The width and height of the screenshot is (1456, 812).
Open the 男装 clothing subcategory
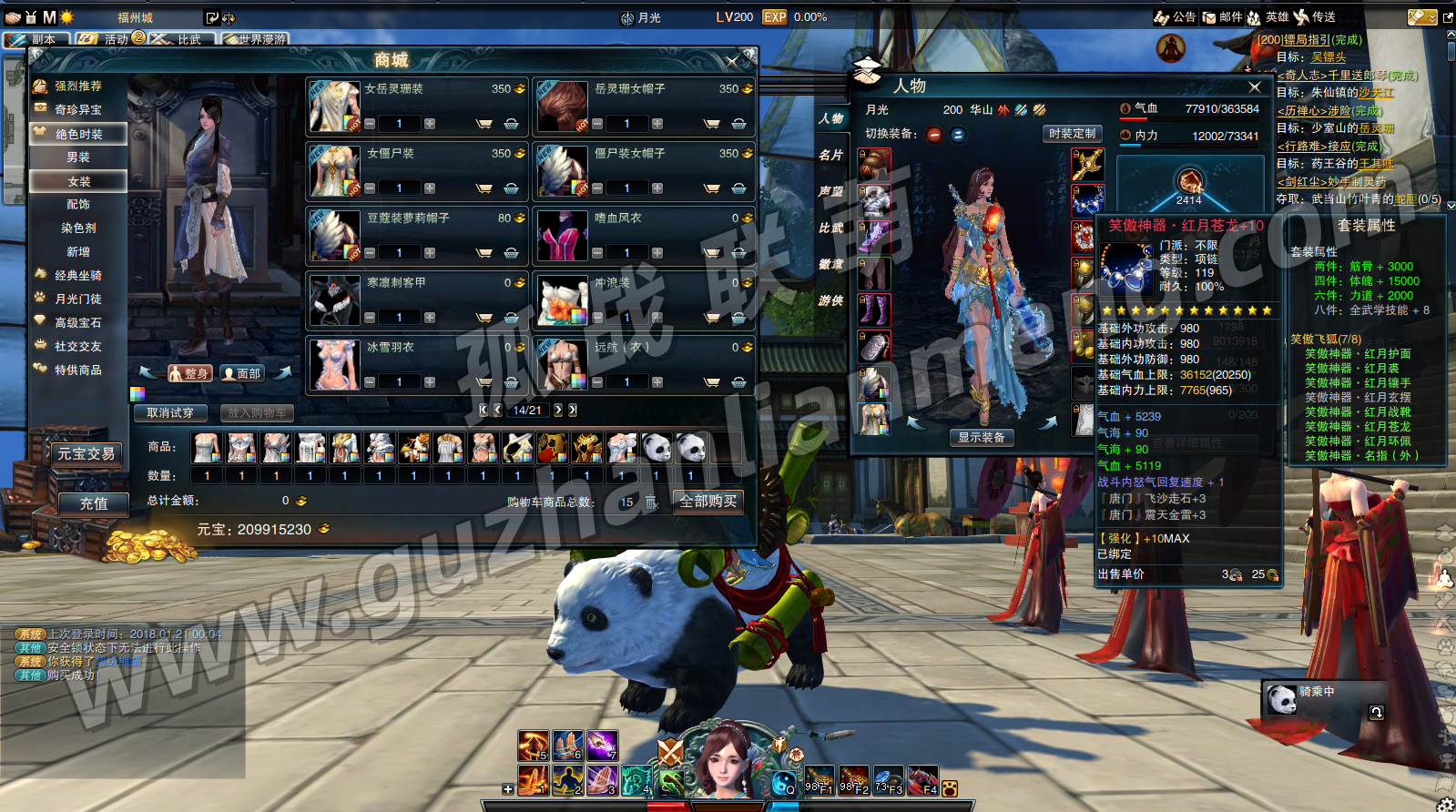(x=78, y=157)
